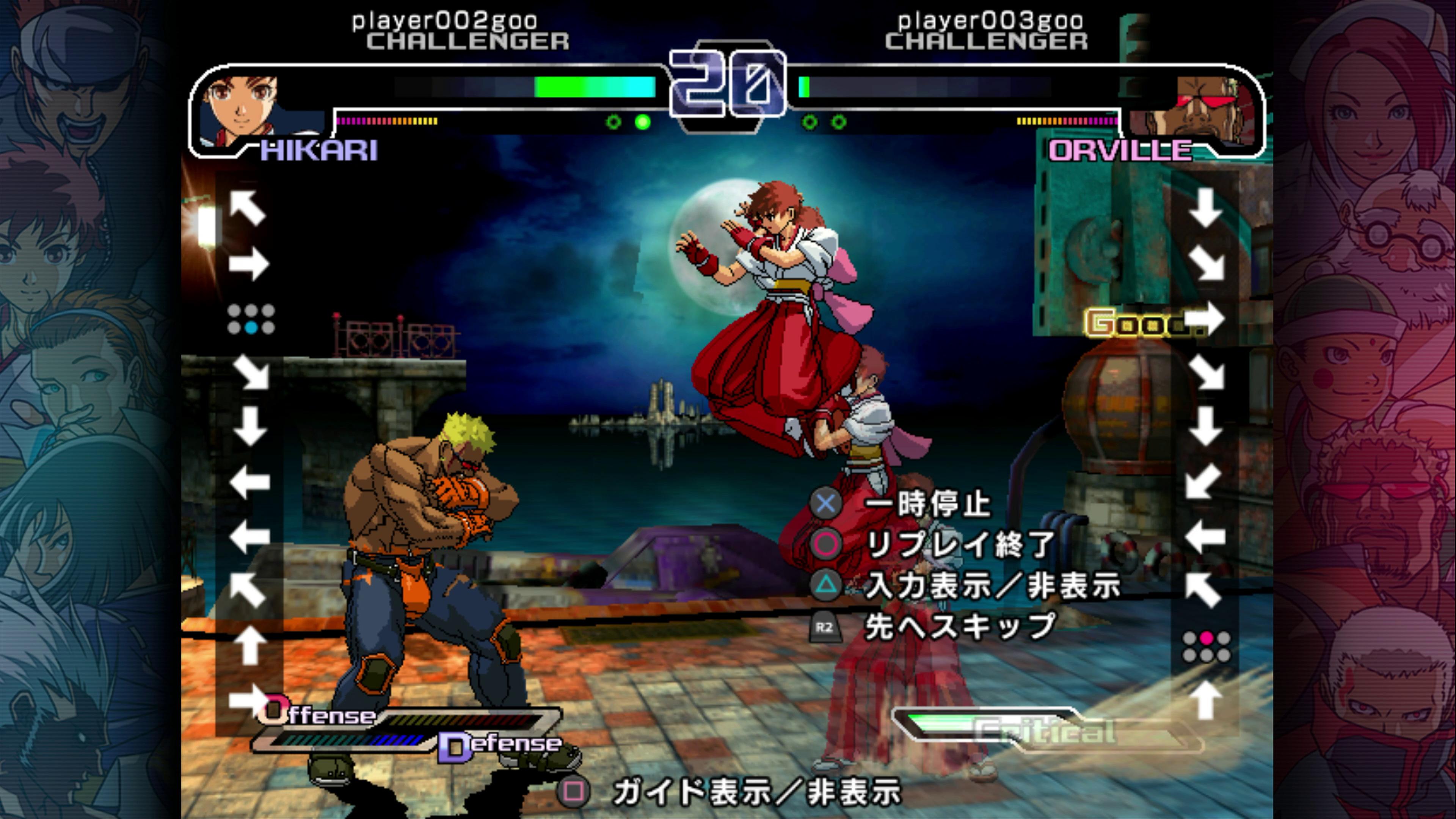Toggle the ガイド表示/非表示 guide display option
The height and width of the screenshot is (819, 1456).
coord(756,791)
